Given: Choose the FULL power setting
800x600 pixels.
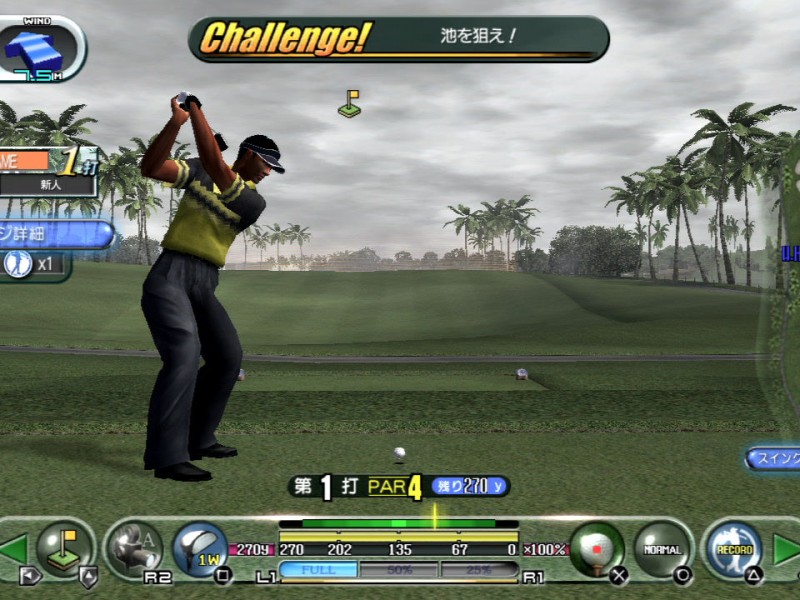Looking at the screenshot, I should click(318, 570).
